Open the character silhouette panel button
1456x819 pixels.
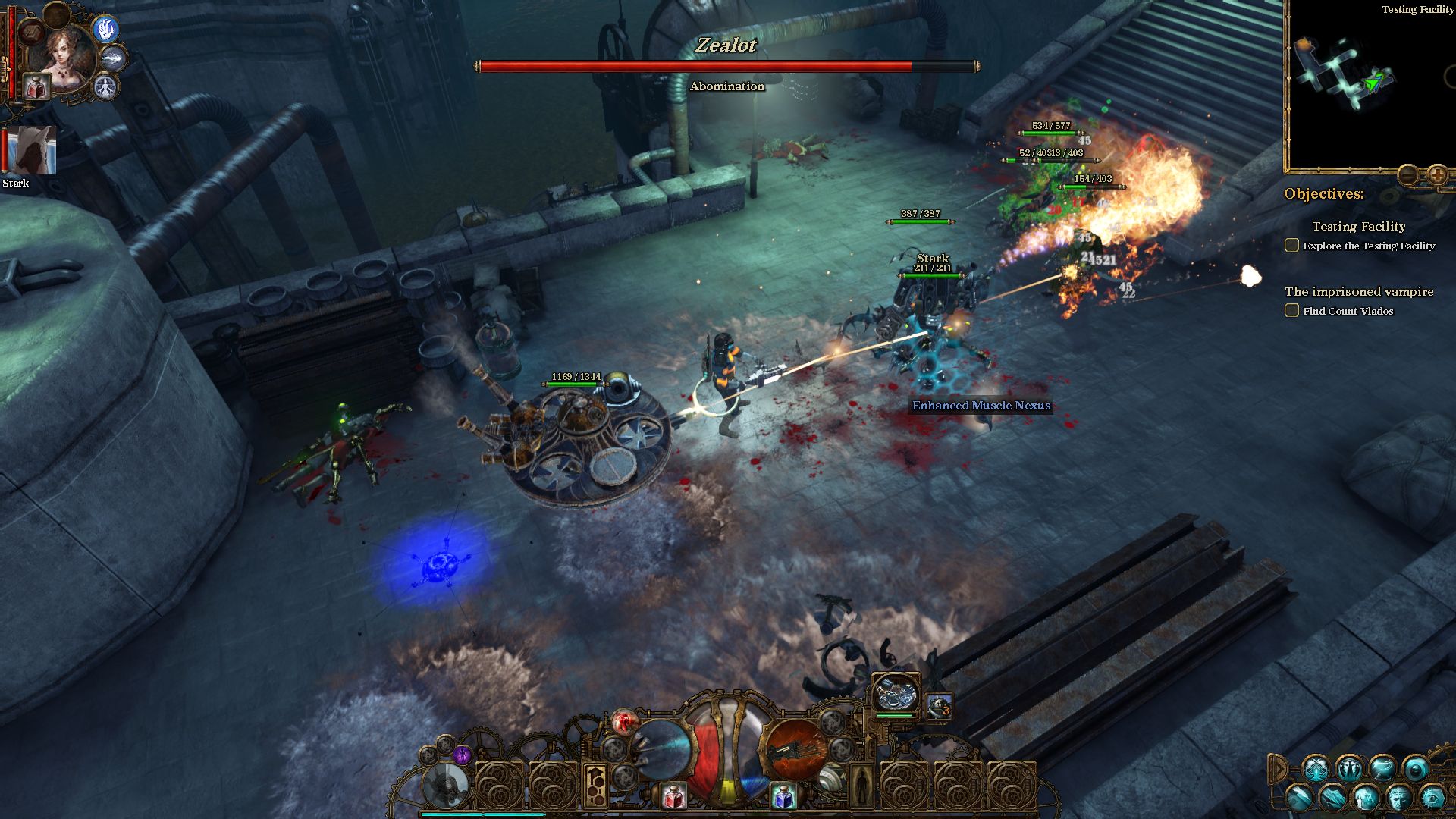860,786
